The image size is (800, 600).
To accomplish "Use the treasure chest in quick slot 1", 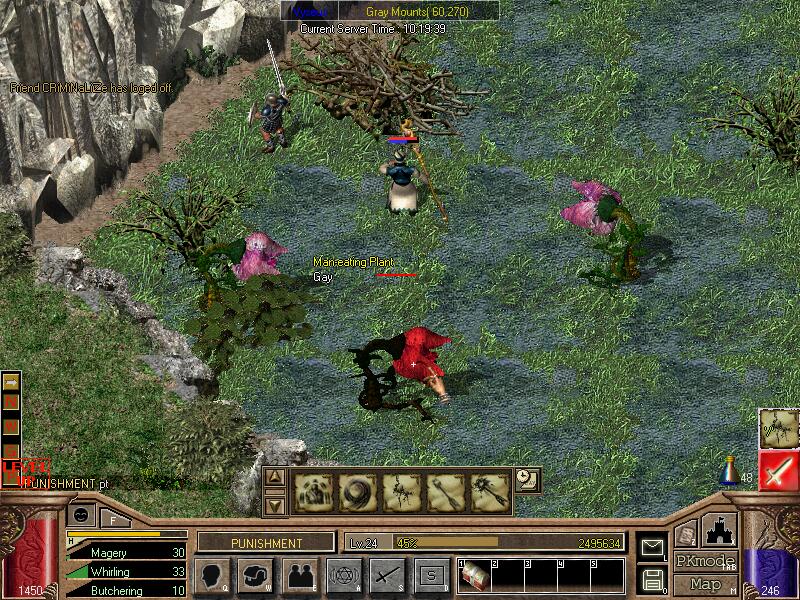I will pyautogui.click(x=476, y=577).
